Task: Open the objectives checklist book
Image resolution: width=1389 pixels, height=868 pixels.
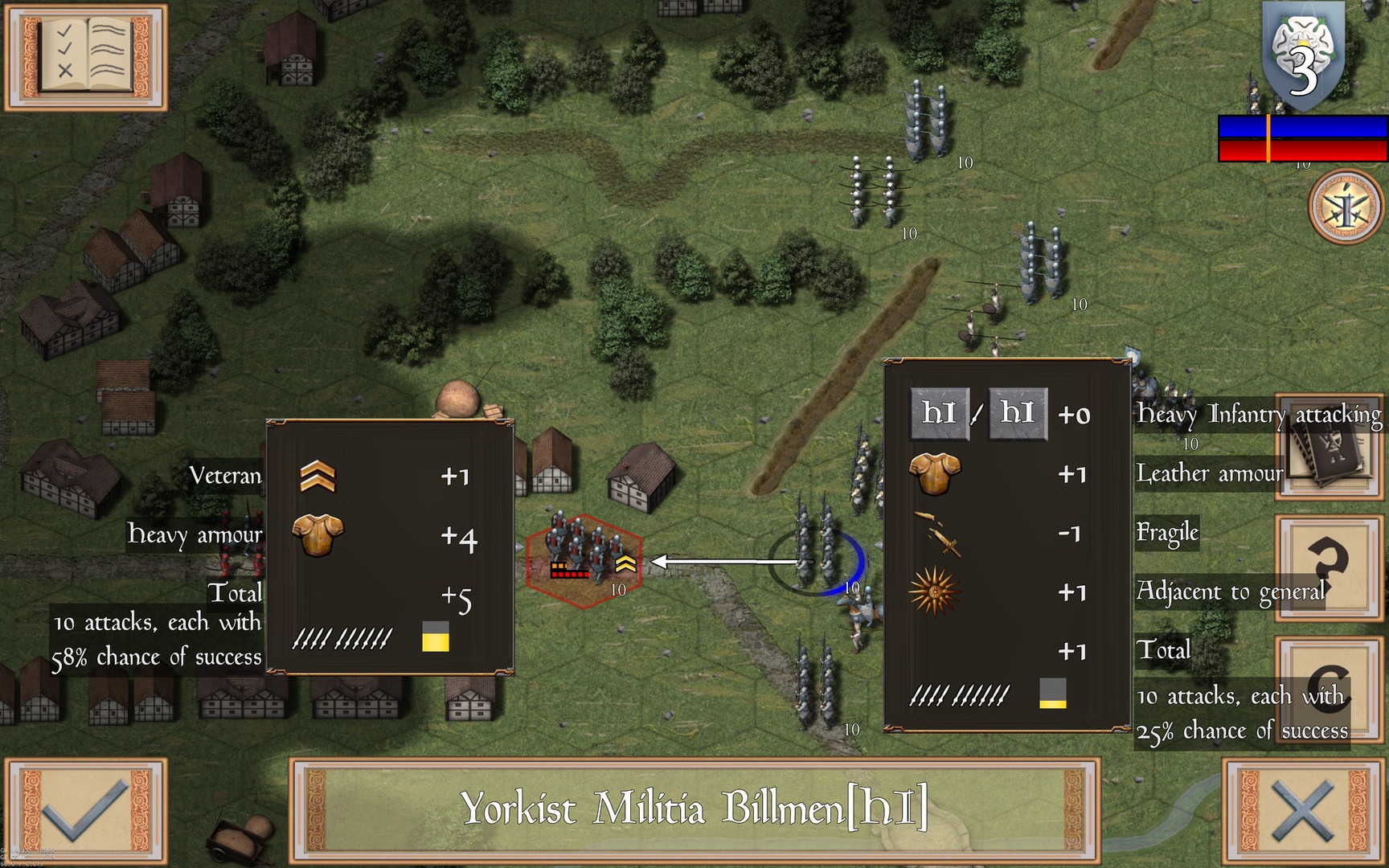Action: coord(86,57)
